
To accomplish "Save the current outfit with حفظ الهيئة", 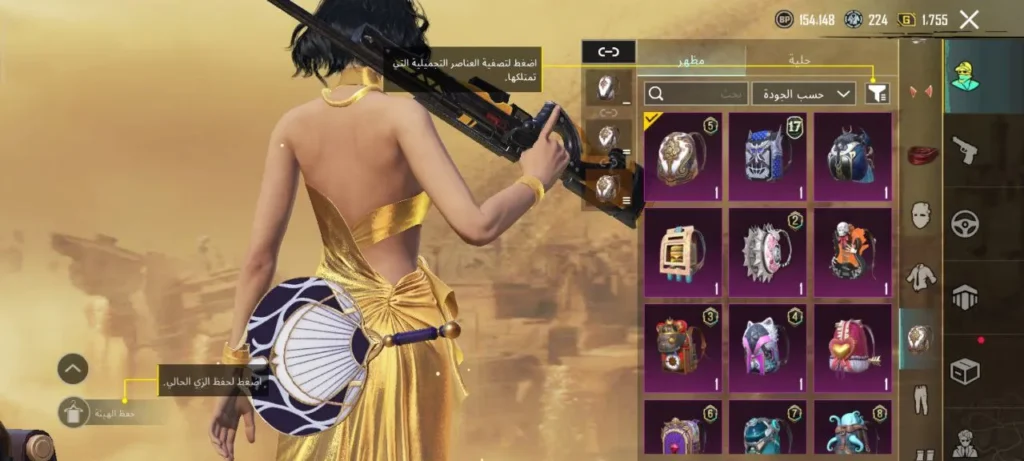I will click(74, 412).
